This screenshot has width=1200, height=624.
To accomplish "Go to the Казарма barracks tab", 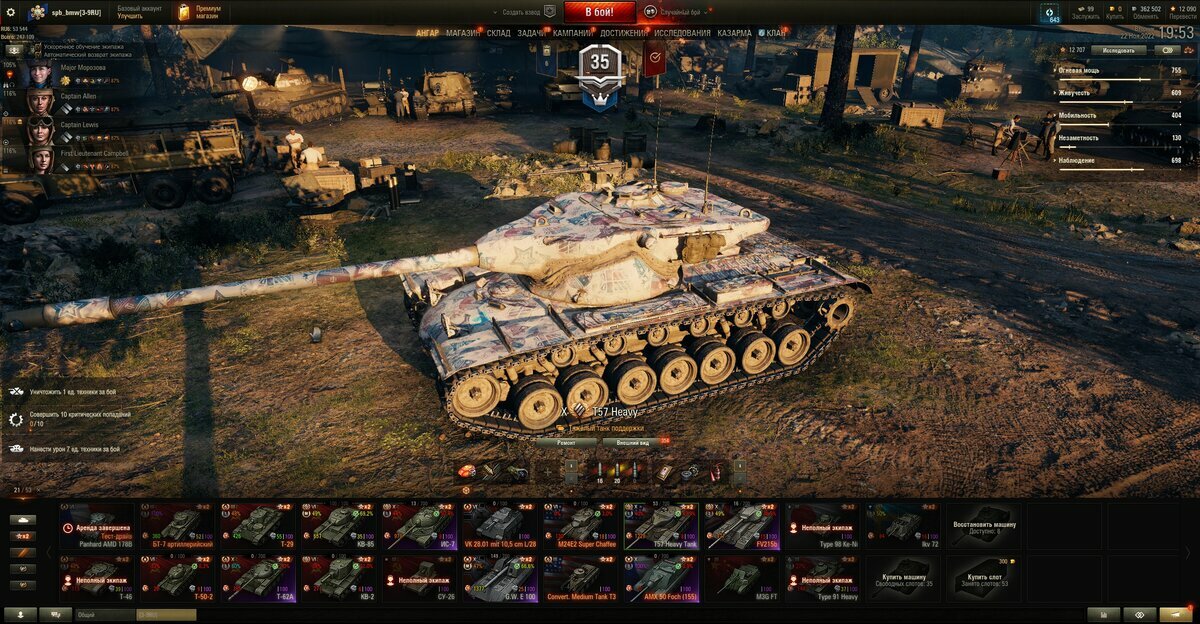I will click(x=734, y=33).
